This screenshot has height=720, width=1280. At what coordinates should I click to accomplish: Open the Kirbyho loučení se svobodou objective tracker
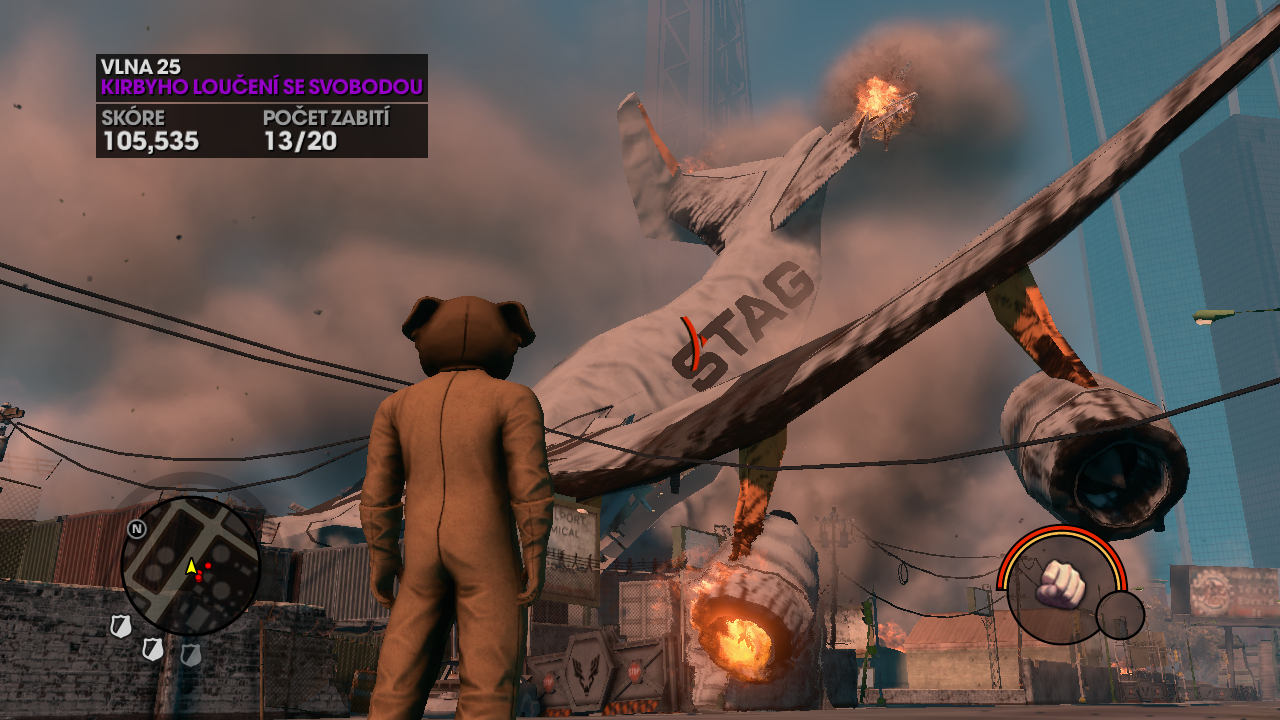click(261, 88)
